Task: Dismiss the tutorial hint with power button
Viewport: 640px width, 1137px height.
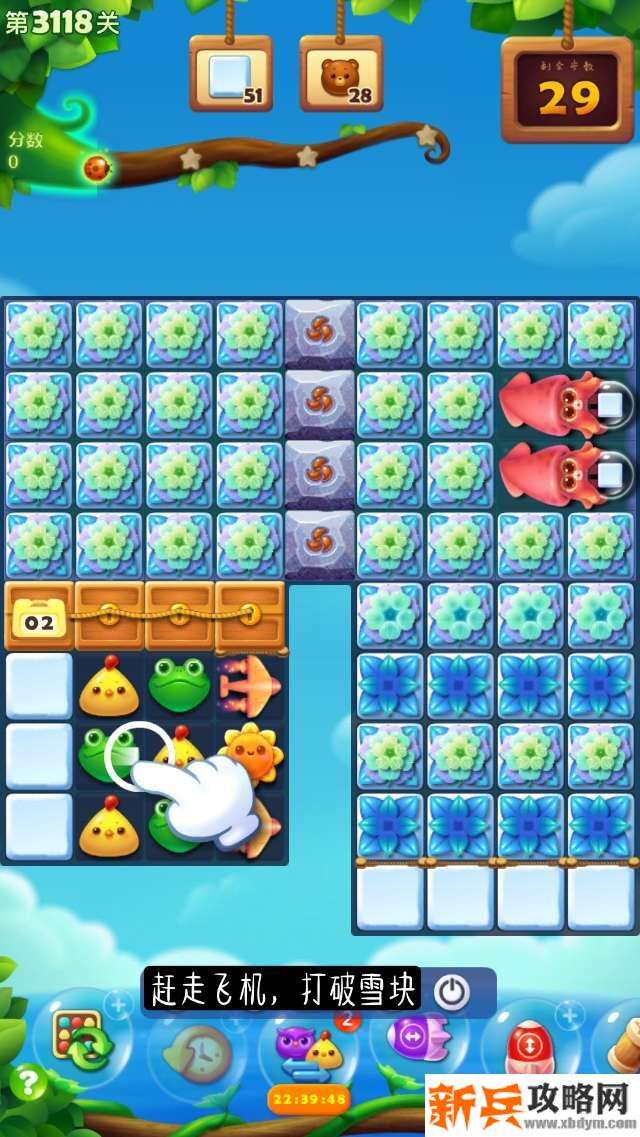Action: (x=452, y=991)
